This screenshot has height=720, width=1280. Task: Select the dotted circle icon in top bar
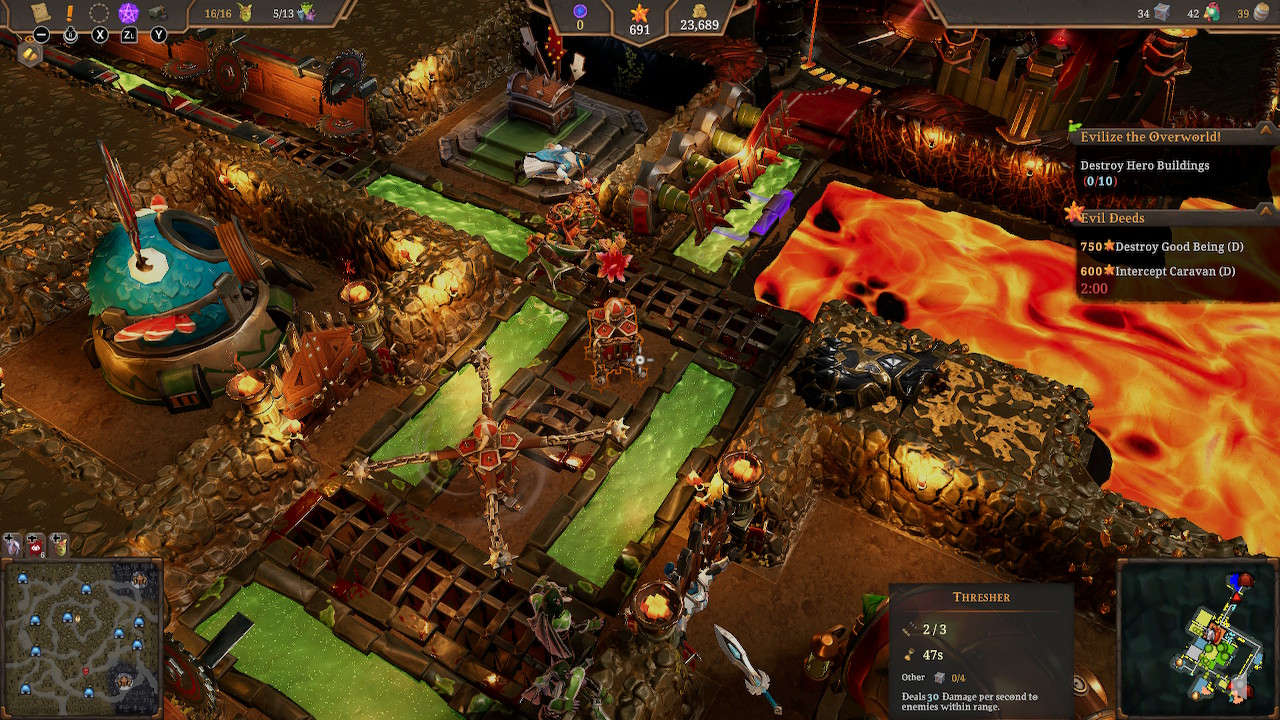tap(99, 13)
